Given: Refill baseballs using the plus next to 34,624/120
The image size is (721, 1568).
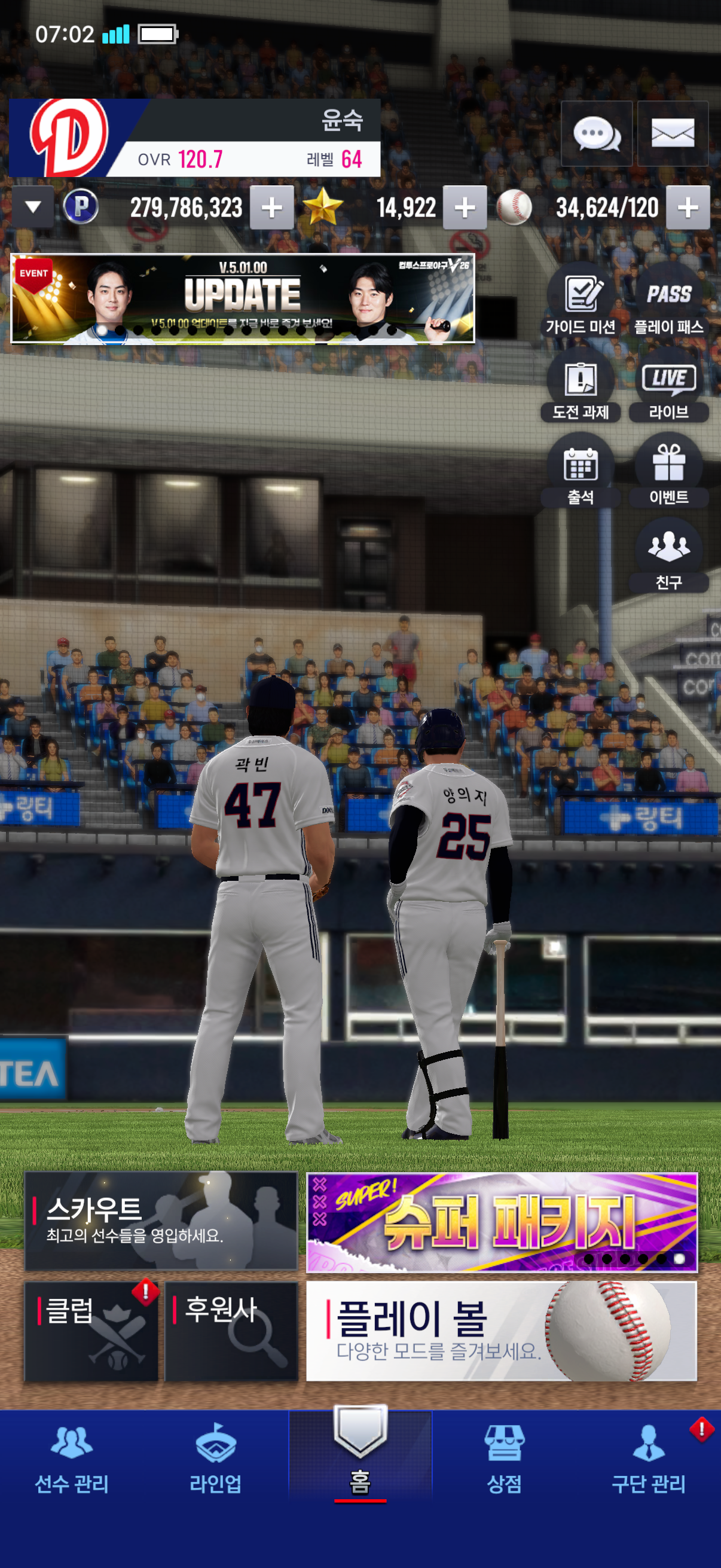Looking at the screenshot, I should click(x=688, y=208).
